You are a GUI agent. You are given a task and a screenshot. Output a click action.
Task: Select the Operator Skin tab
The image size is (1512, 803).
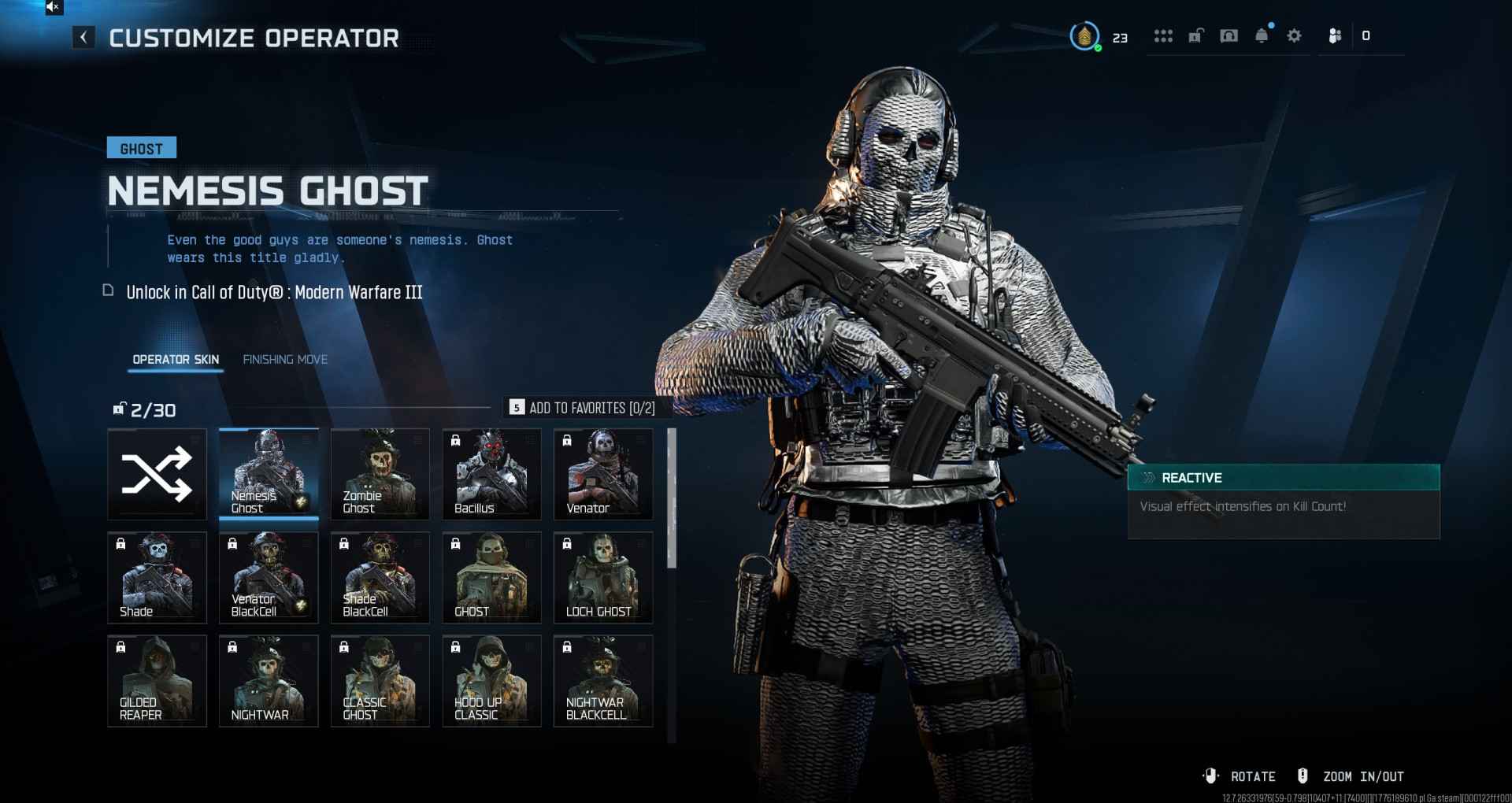click(x=176, y=360)
